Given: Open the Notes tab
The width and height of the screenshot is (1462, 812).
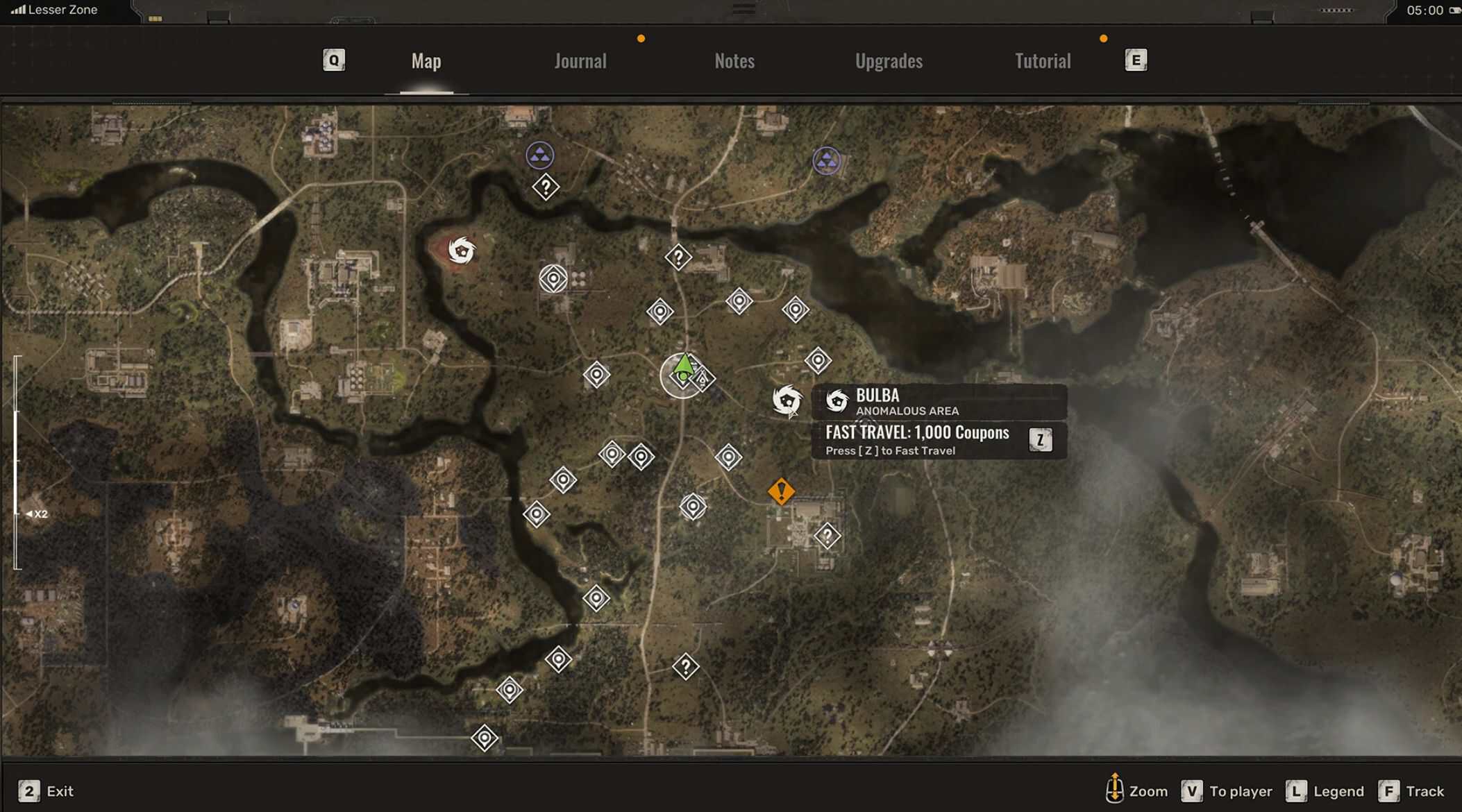Looking at the screenshot, I should pos(734,61).
